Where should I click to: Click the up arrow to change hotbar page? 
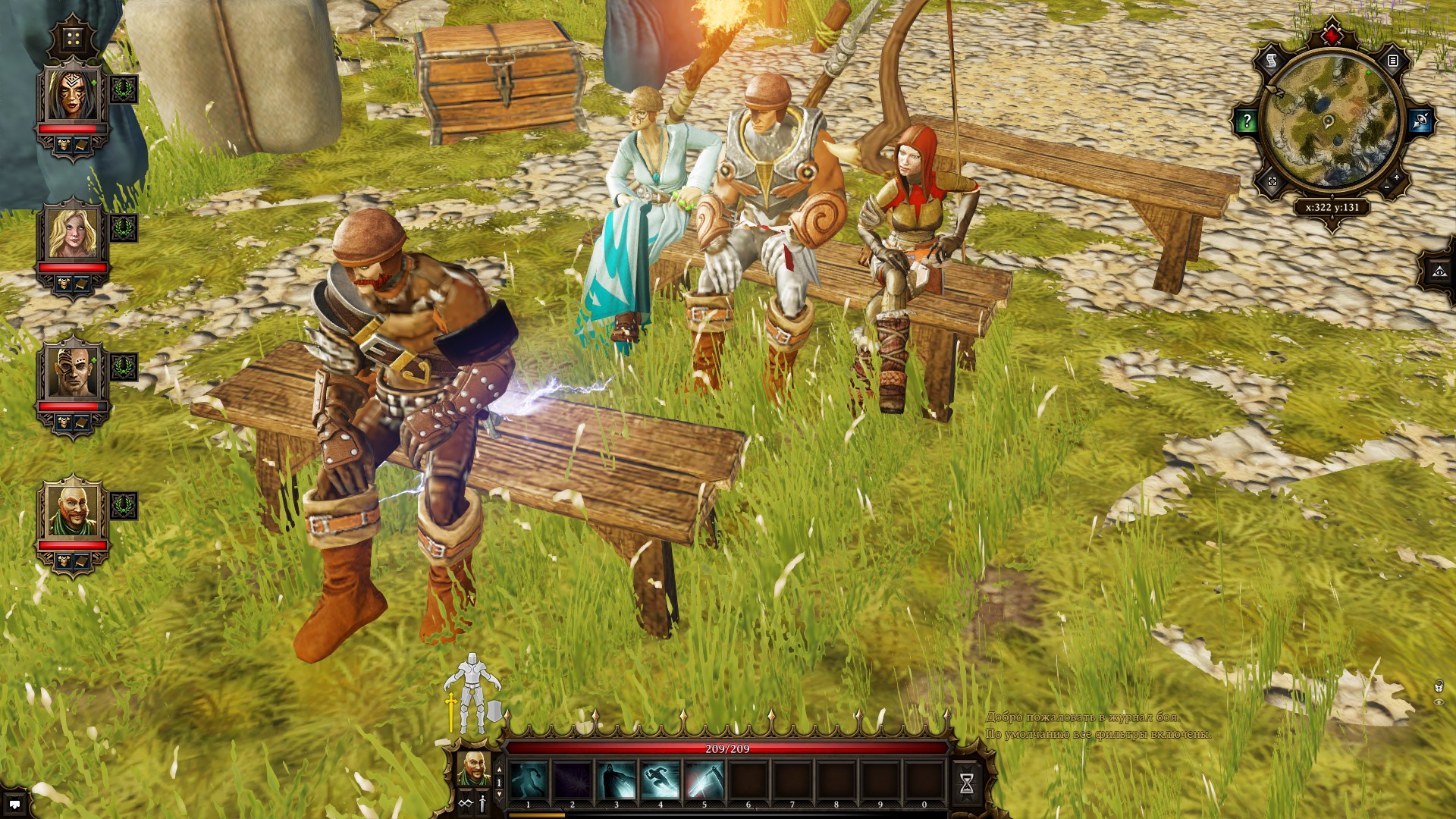499,769
